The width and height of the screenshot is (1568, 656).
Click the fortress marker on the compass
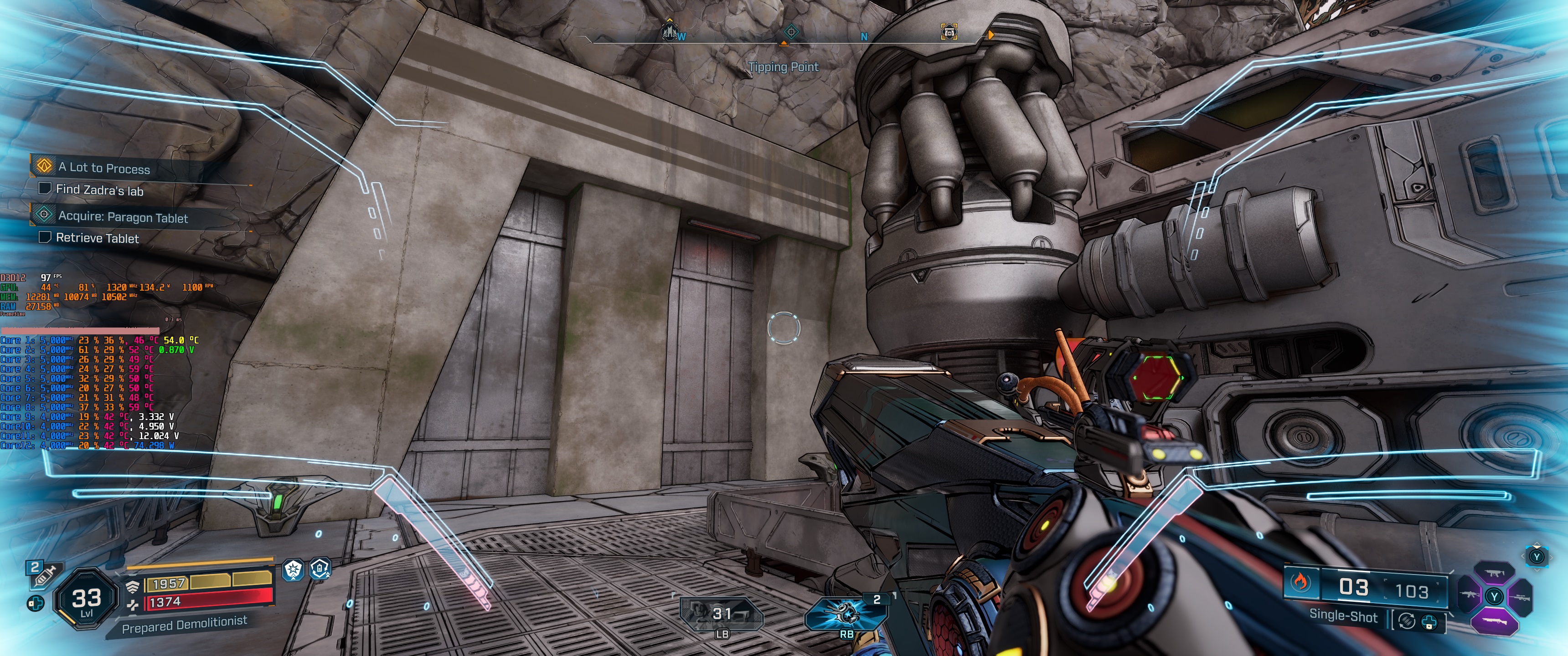click(x=670, y=31)
